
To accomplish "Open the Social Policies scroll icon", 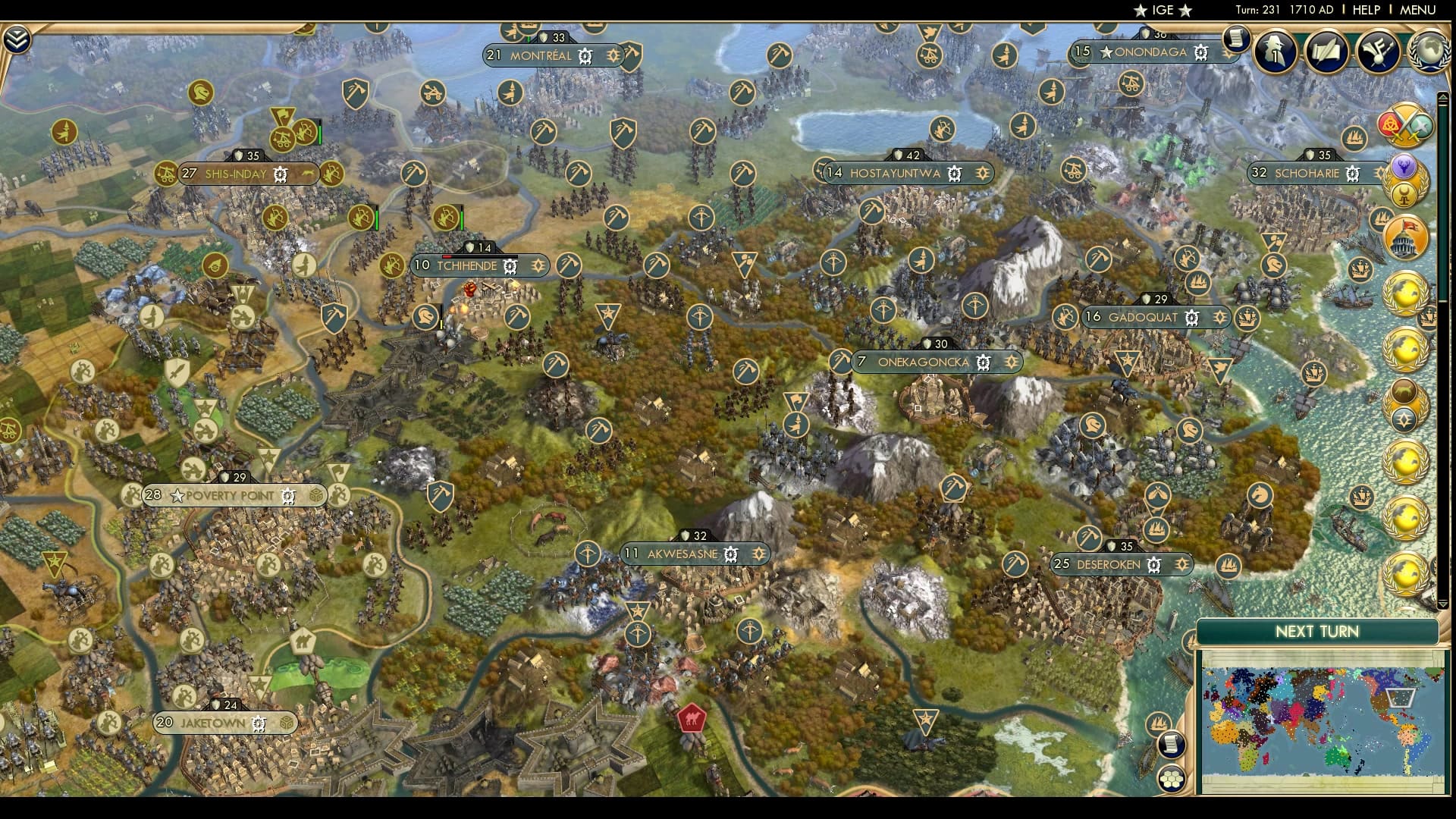I will tap(1328, 50).
